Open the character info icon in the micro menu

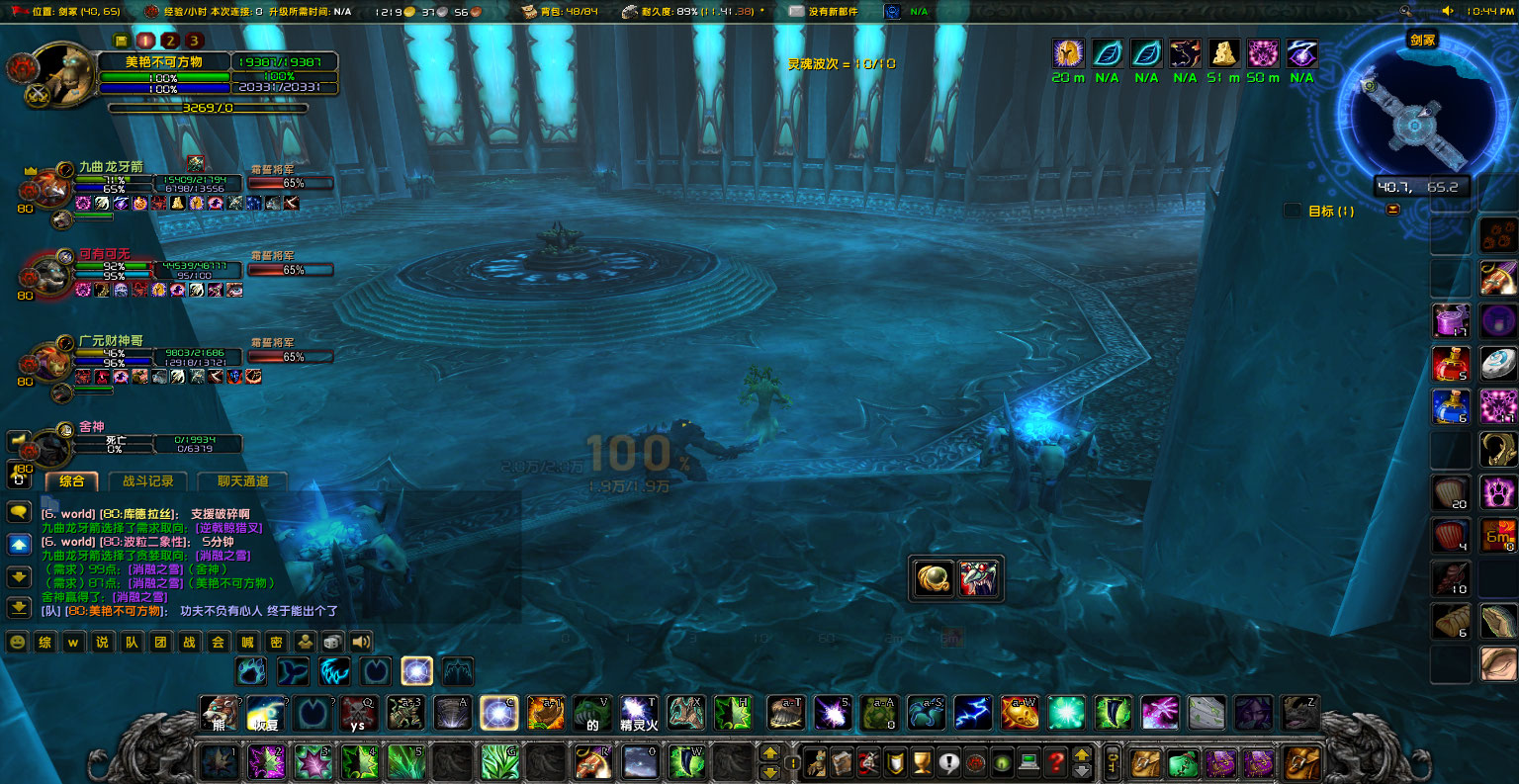[816, 761]
